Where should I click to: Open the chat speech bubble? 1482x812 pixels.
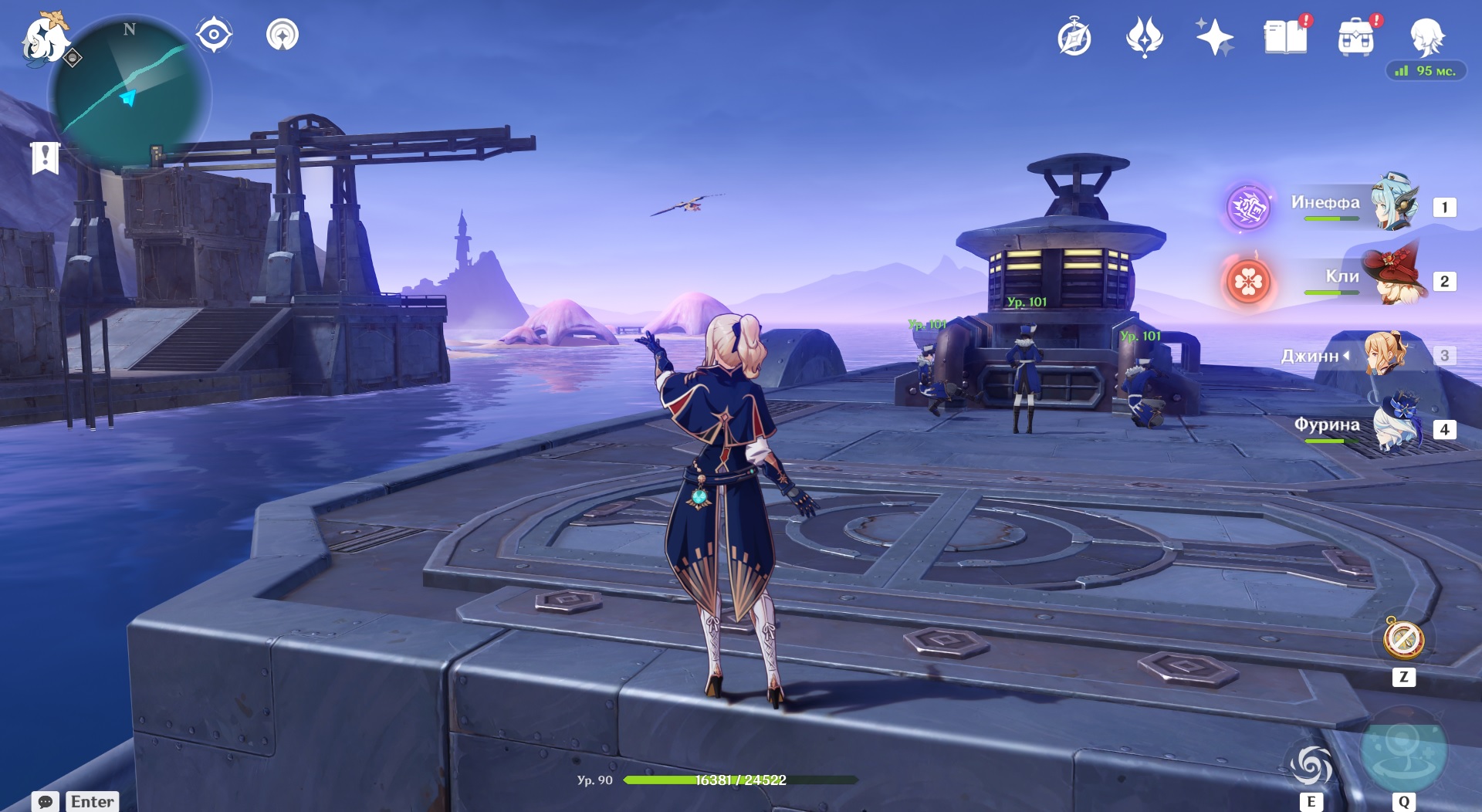point(46,801)
